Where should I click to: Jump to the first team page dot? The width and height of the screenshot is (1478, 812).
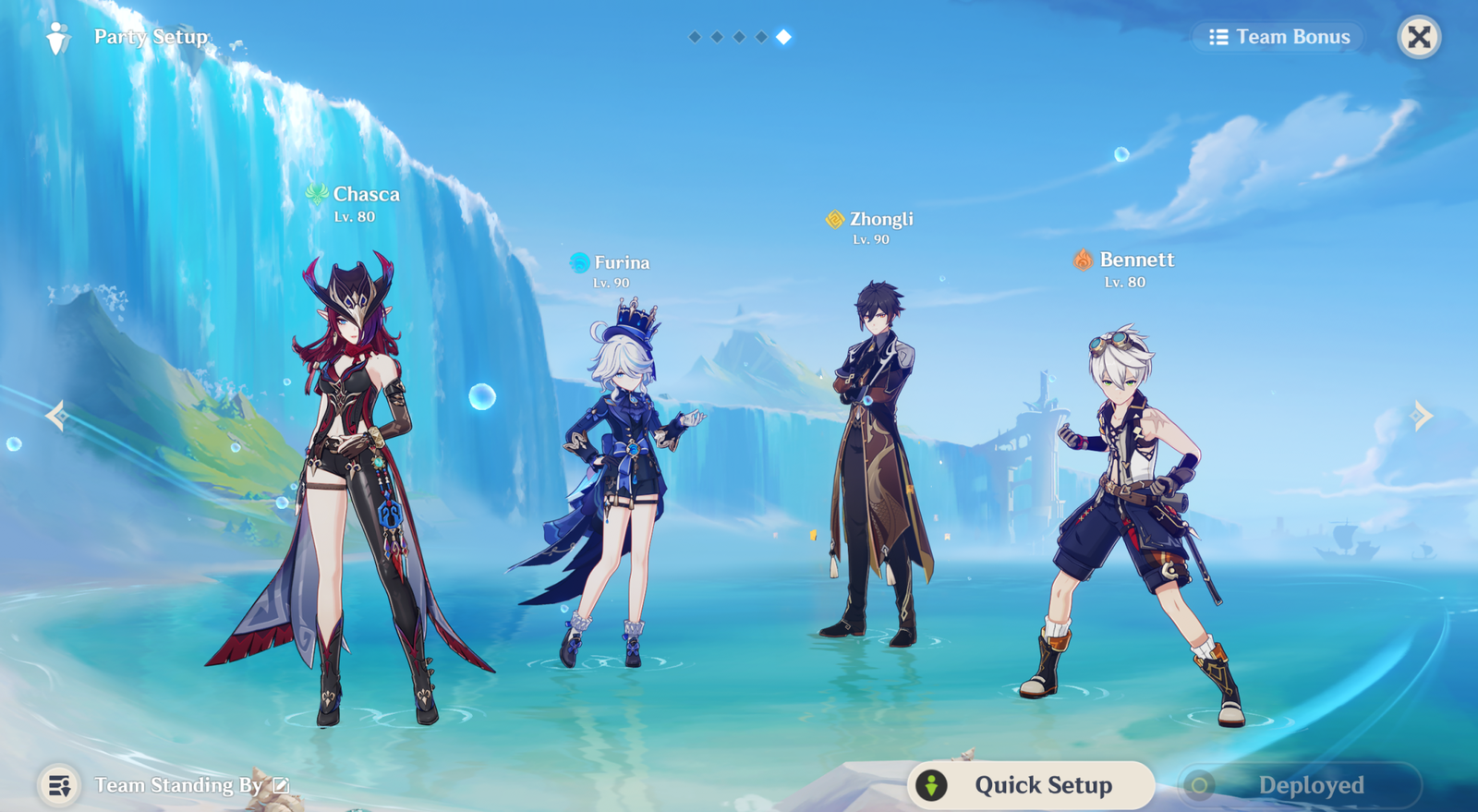(x=695, y=37)
